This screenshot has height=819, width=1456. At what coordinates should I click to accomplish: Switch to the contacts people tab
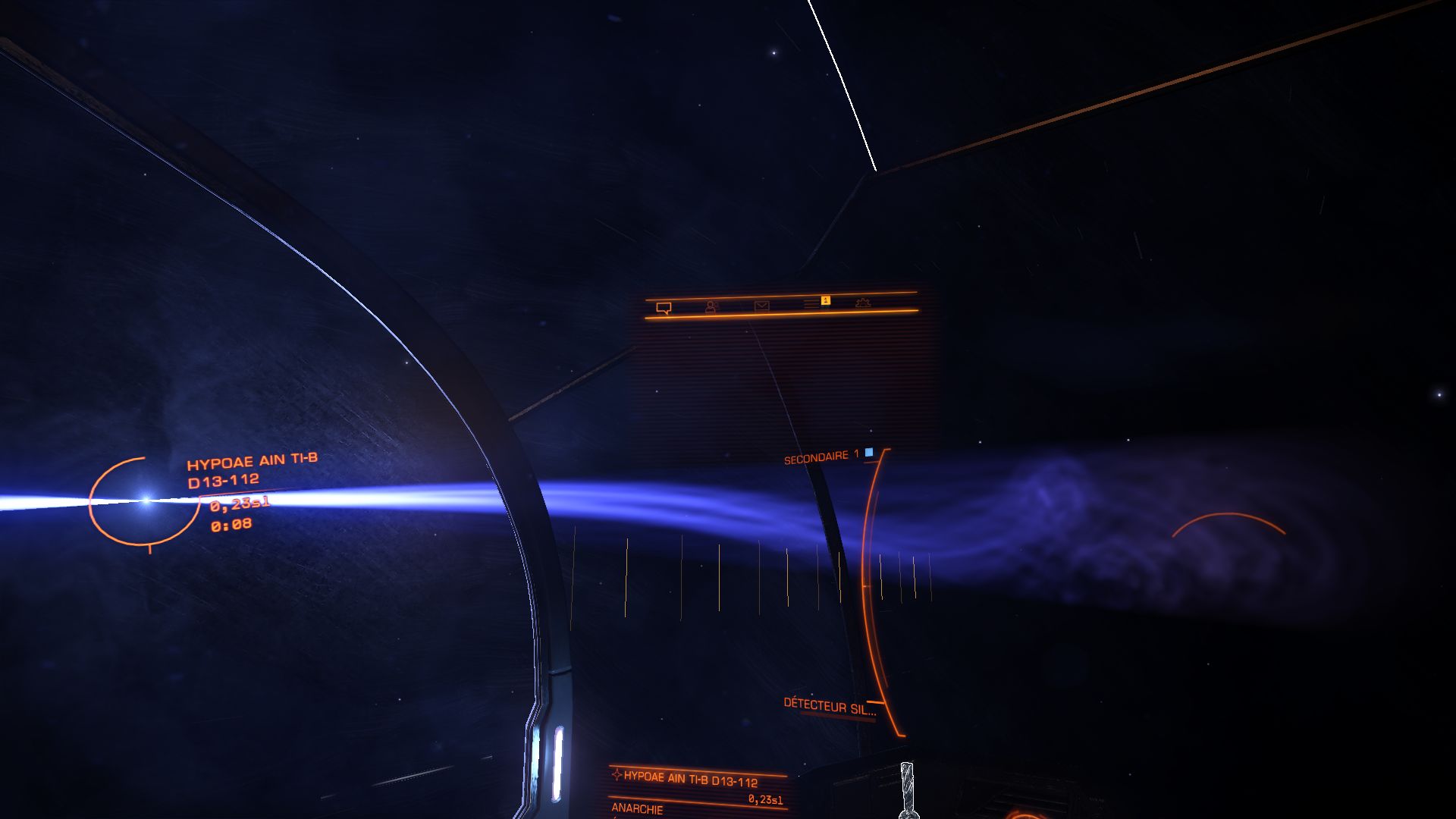[x=711, y=306]
